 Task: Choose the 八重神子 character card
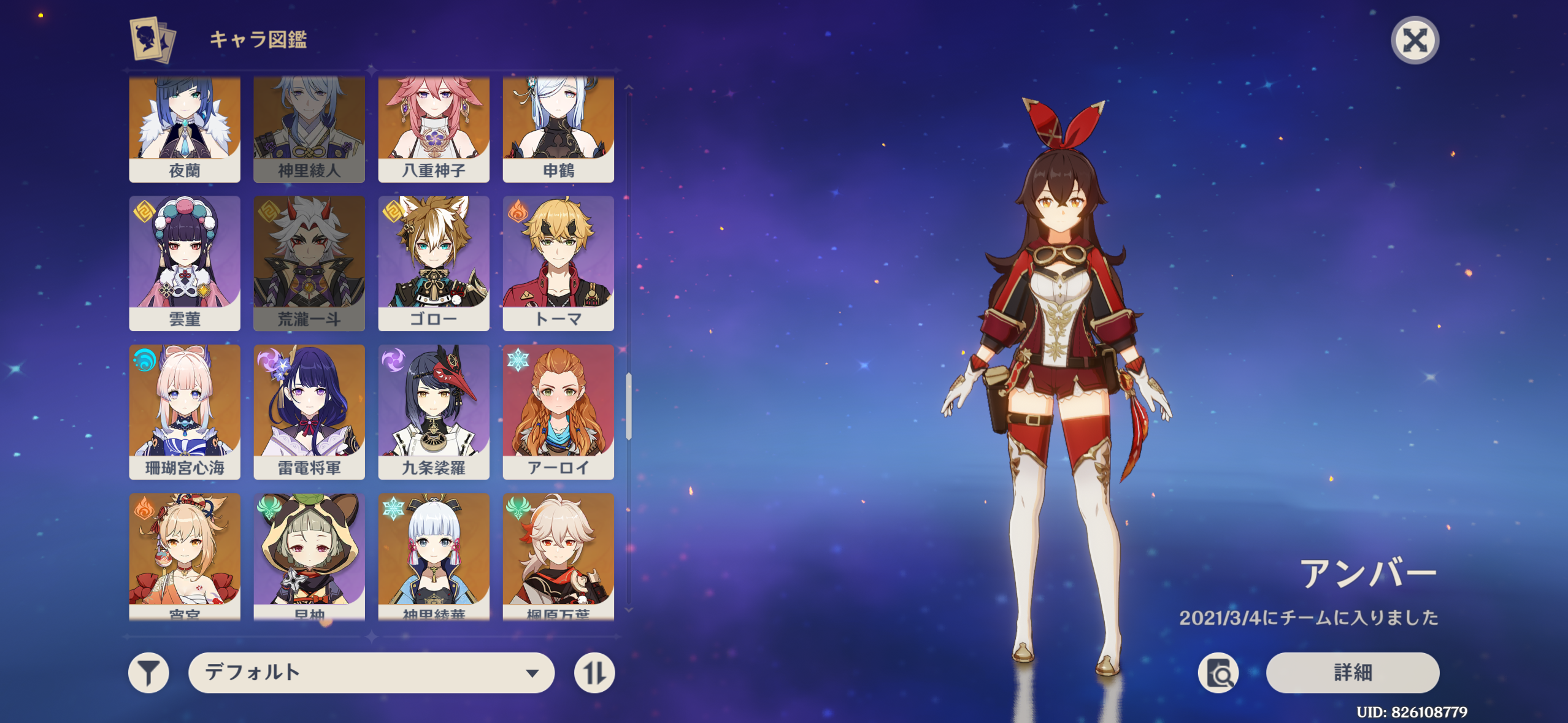tap(434, 130)
